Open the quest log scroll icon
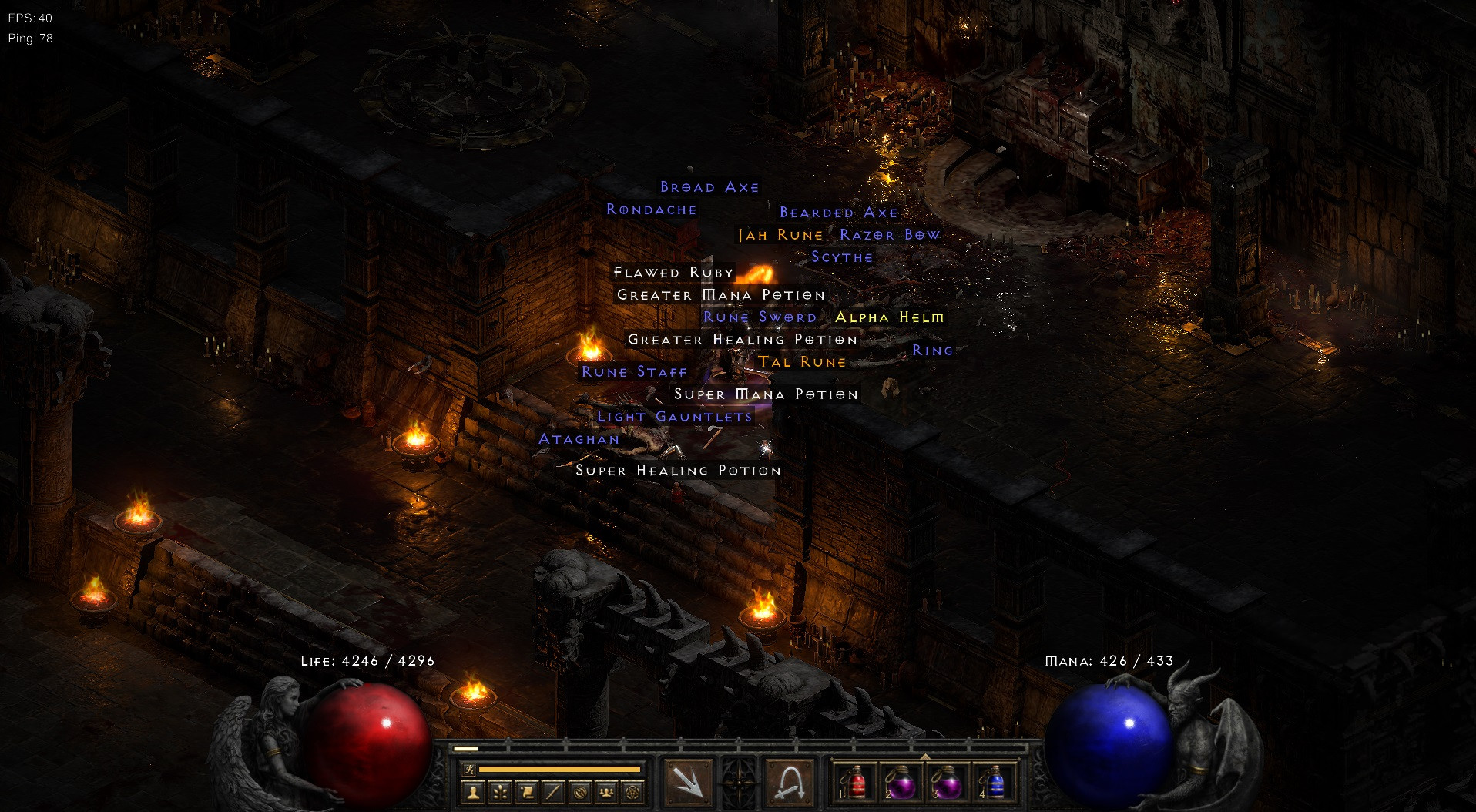 click(528, 791)
